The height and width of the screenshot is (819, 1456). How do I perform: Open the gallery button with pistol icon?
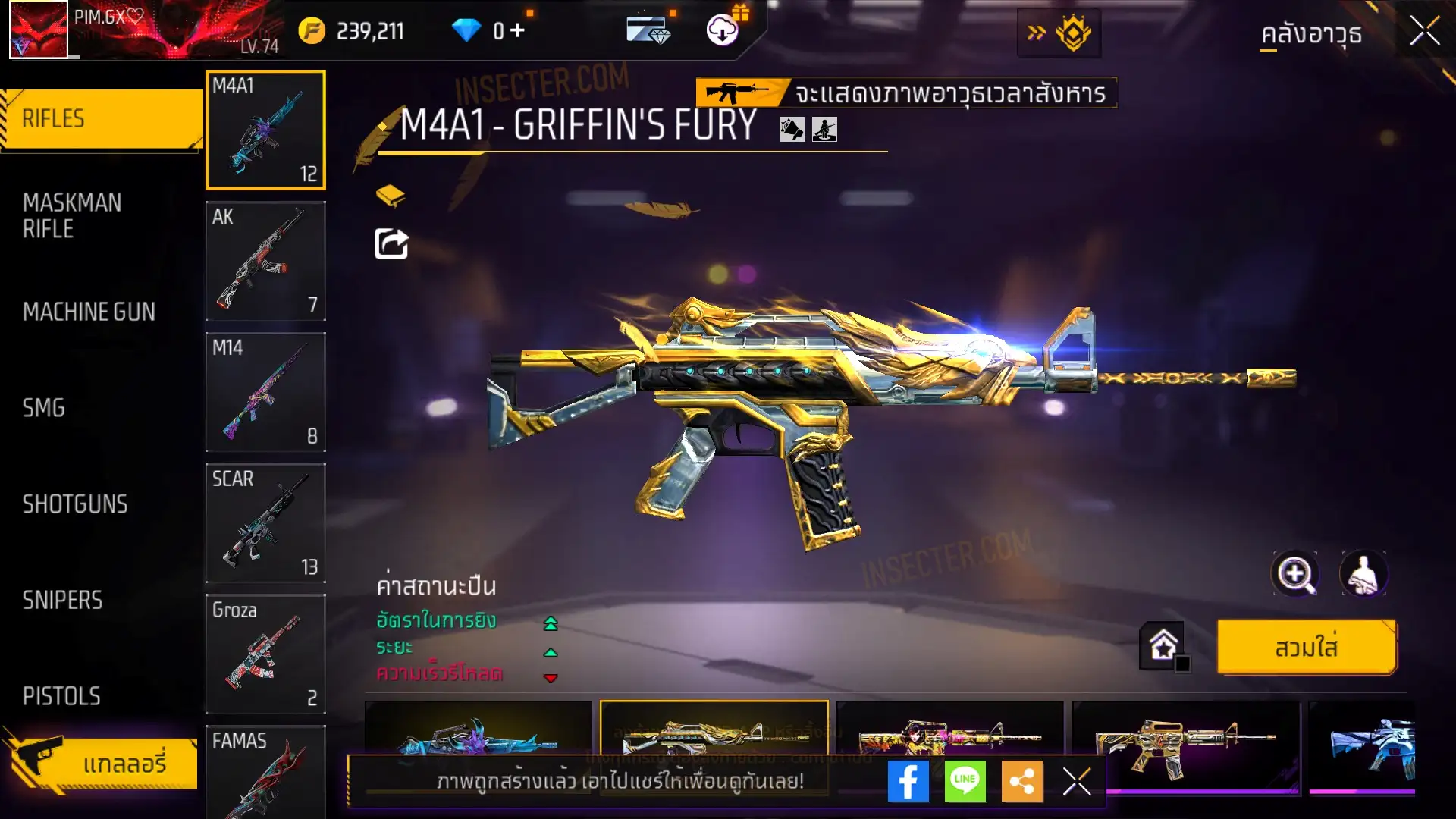click(101, 762)
